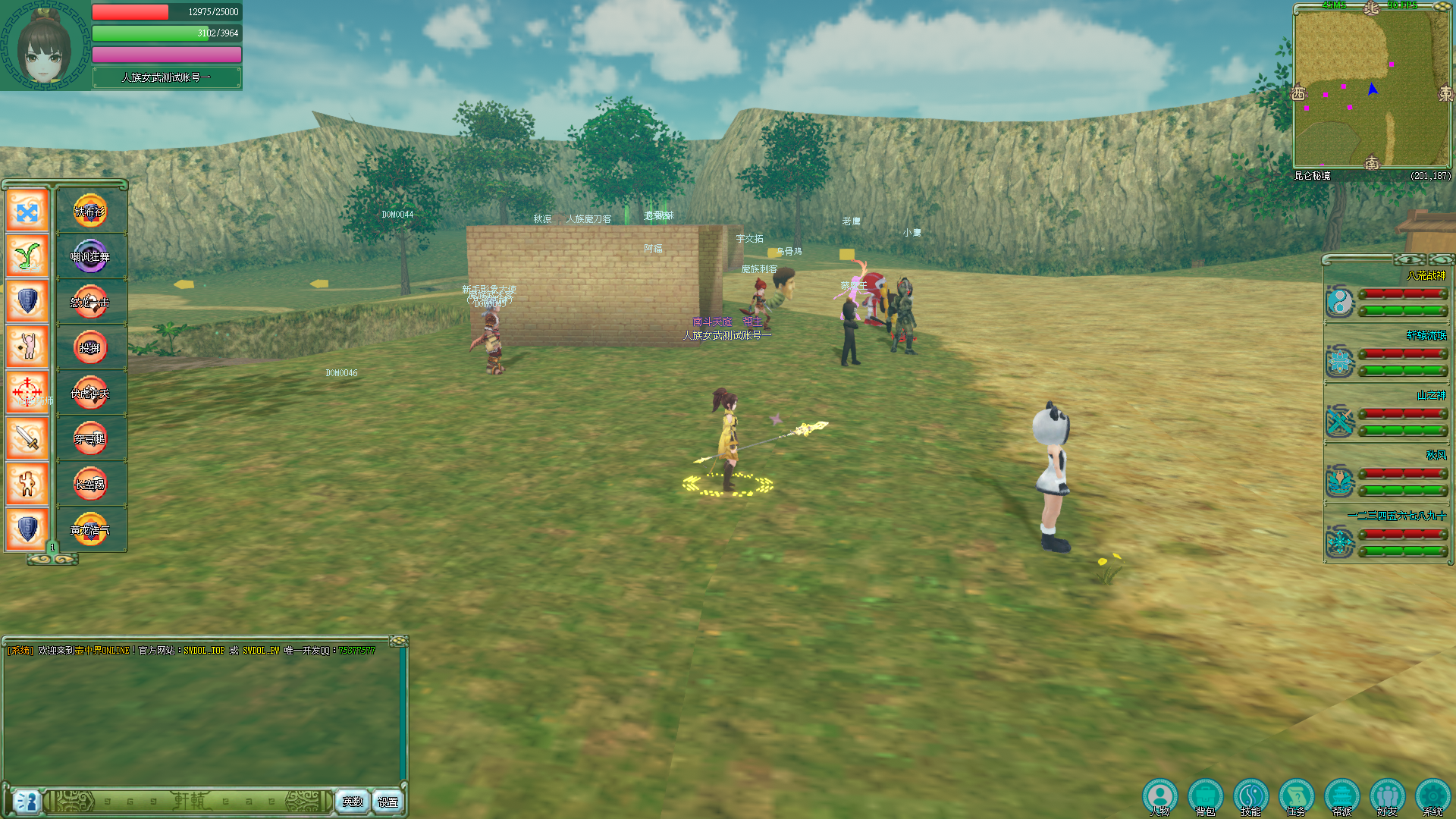Cast the 长空踢 skill
The height and width of the screenshot is (819, 1456).
pos(90,485)
